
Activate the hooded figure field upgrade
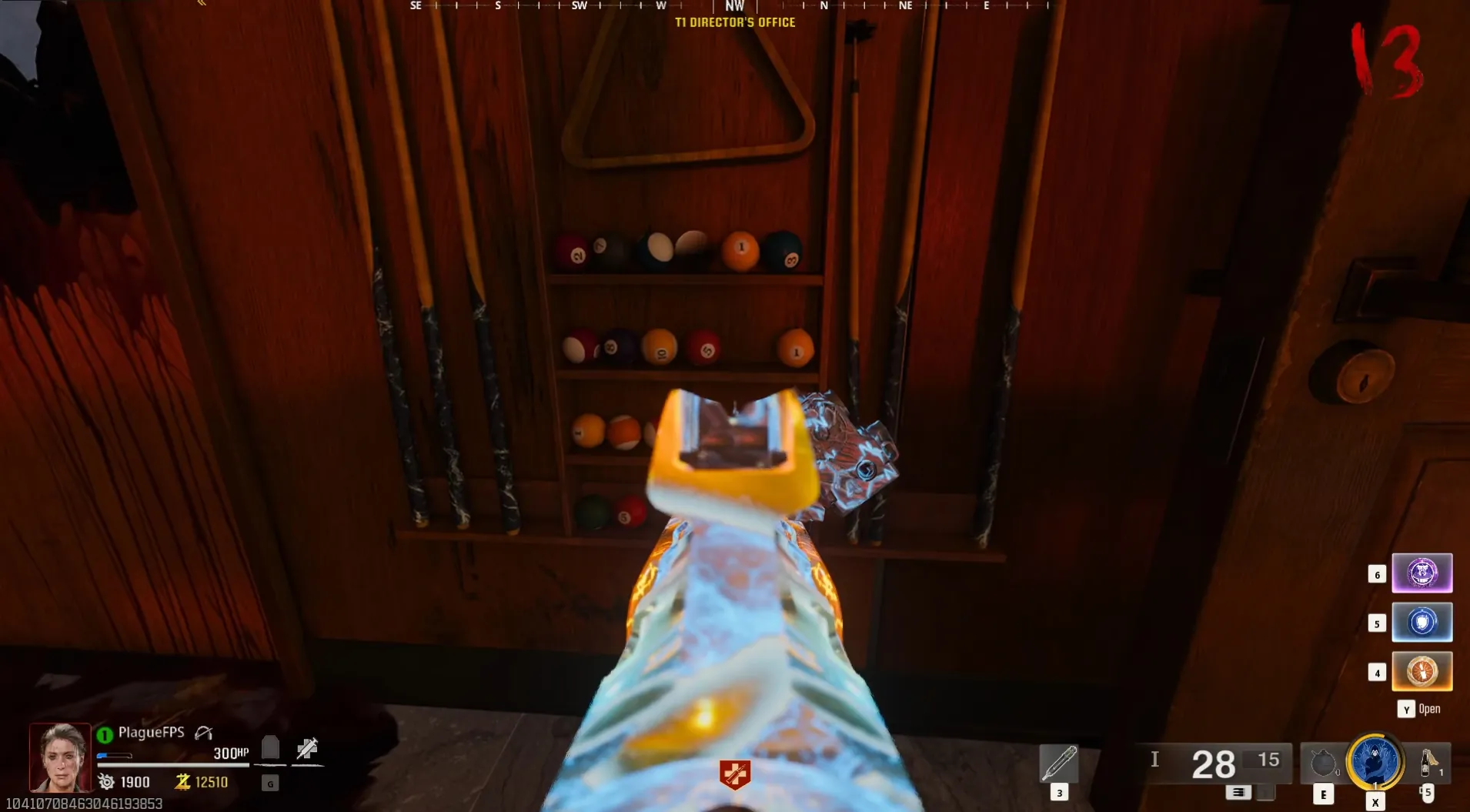(1375, 761)
